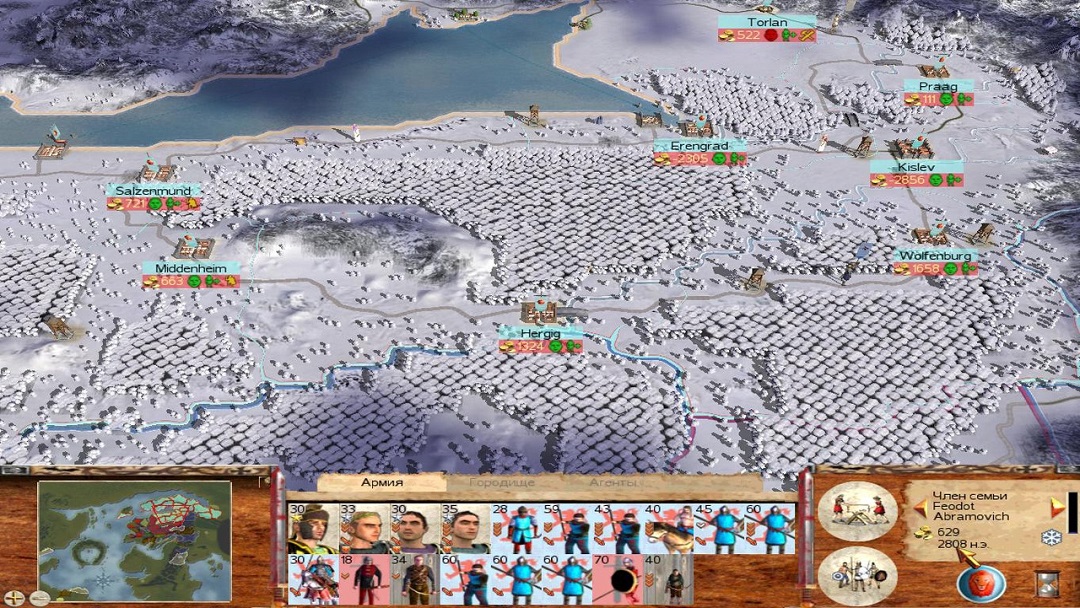The height and width of the screenshot is (608, 1080).
Task: Open the Городище tab
Action: coord(501,483)
